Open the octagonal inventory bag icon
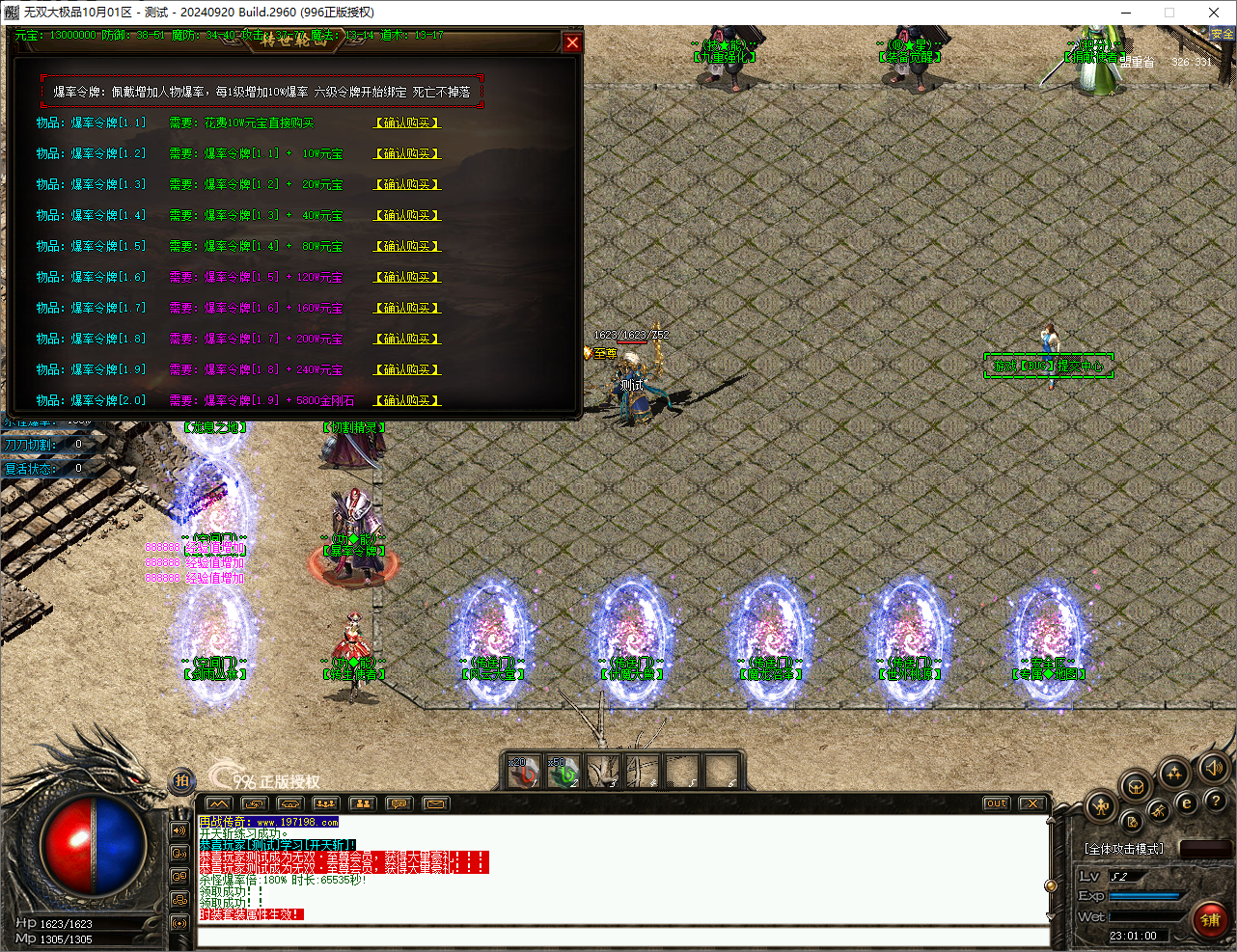 (x=1135, y=785)
